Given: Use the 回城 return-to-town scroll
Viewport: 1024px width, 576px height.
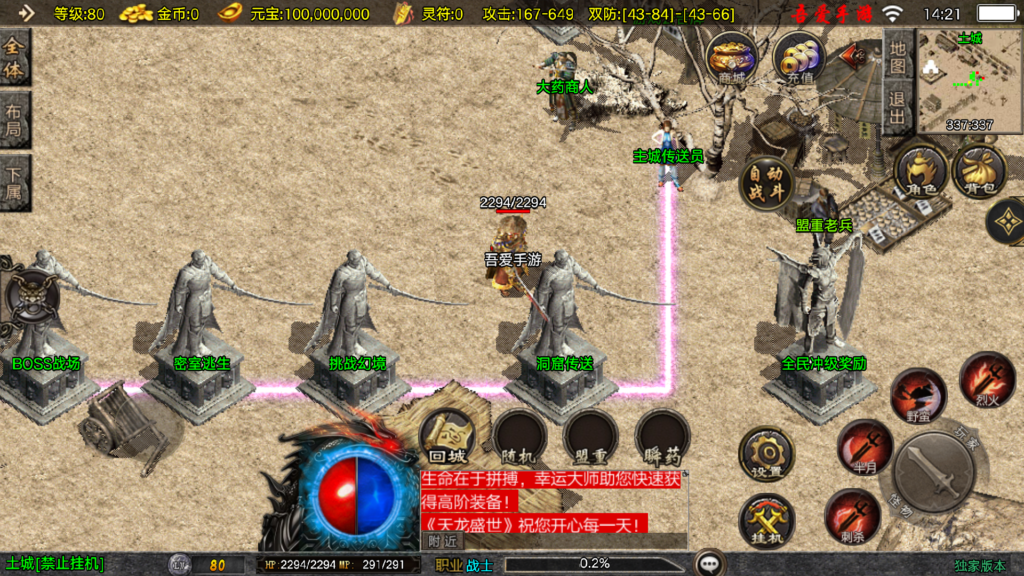Looking at the screenshot, I should click(x=447, y=437).
